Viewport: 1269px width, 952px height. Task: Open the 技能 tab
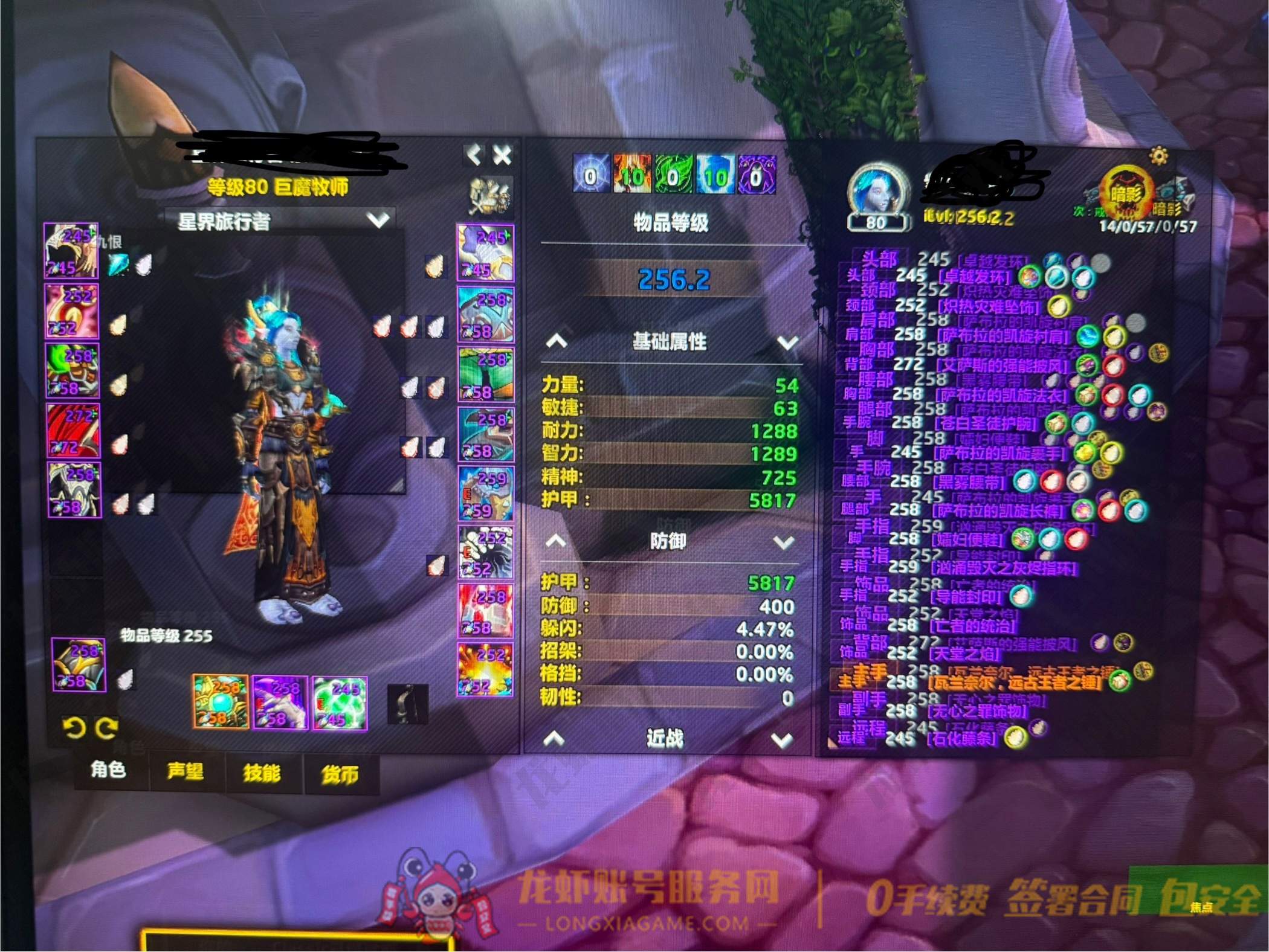(262, 773)
